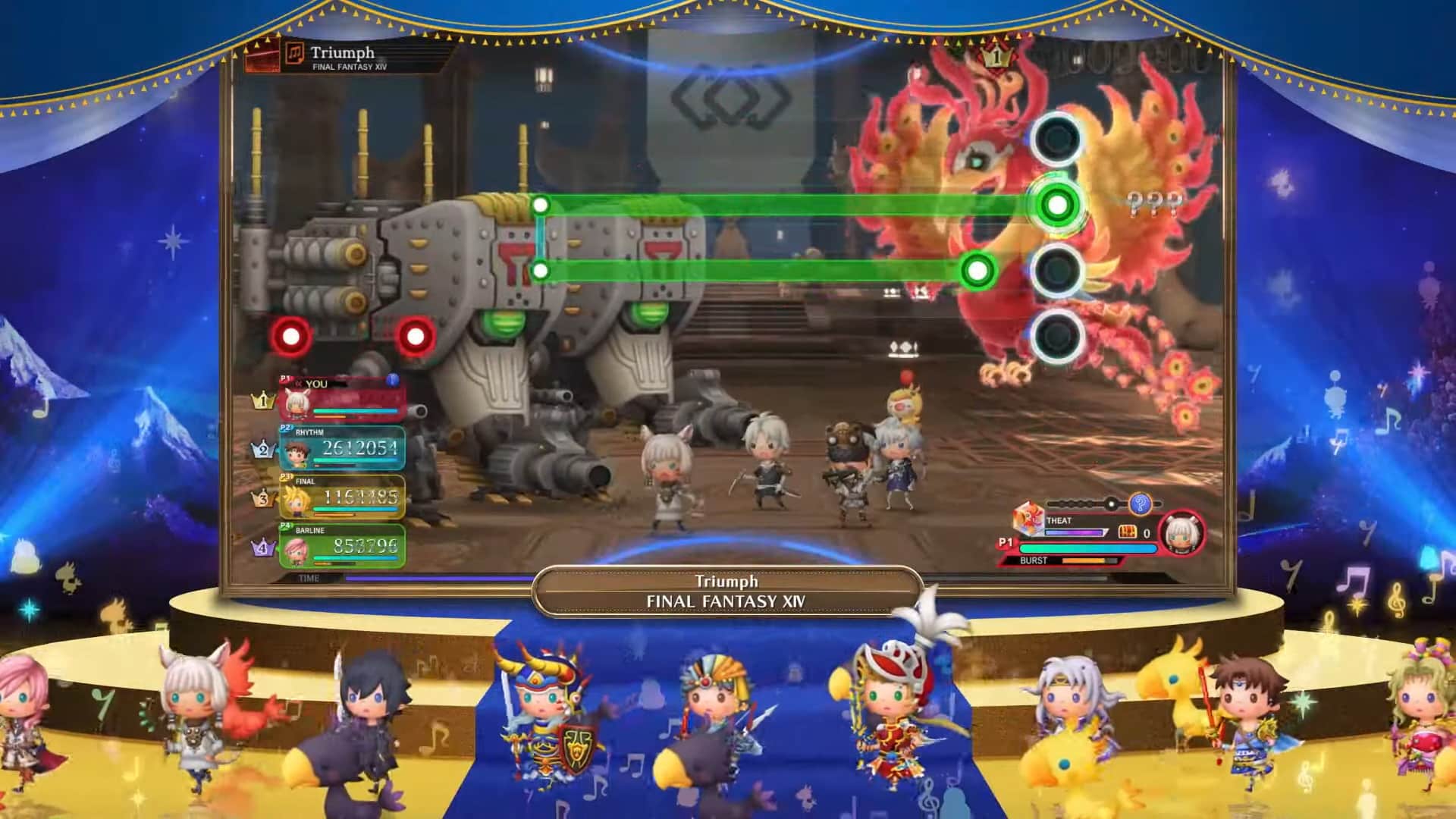Select the treasure chest counter icon

[x=1128, y=533]
